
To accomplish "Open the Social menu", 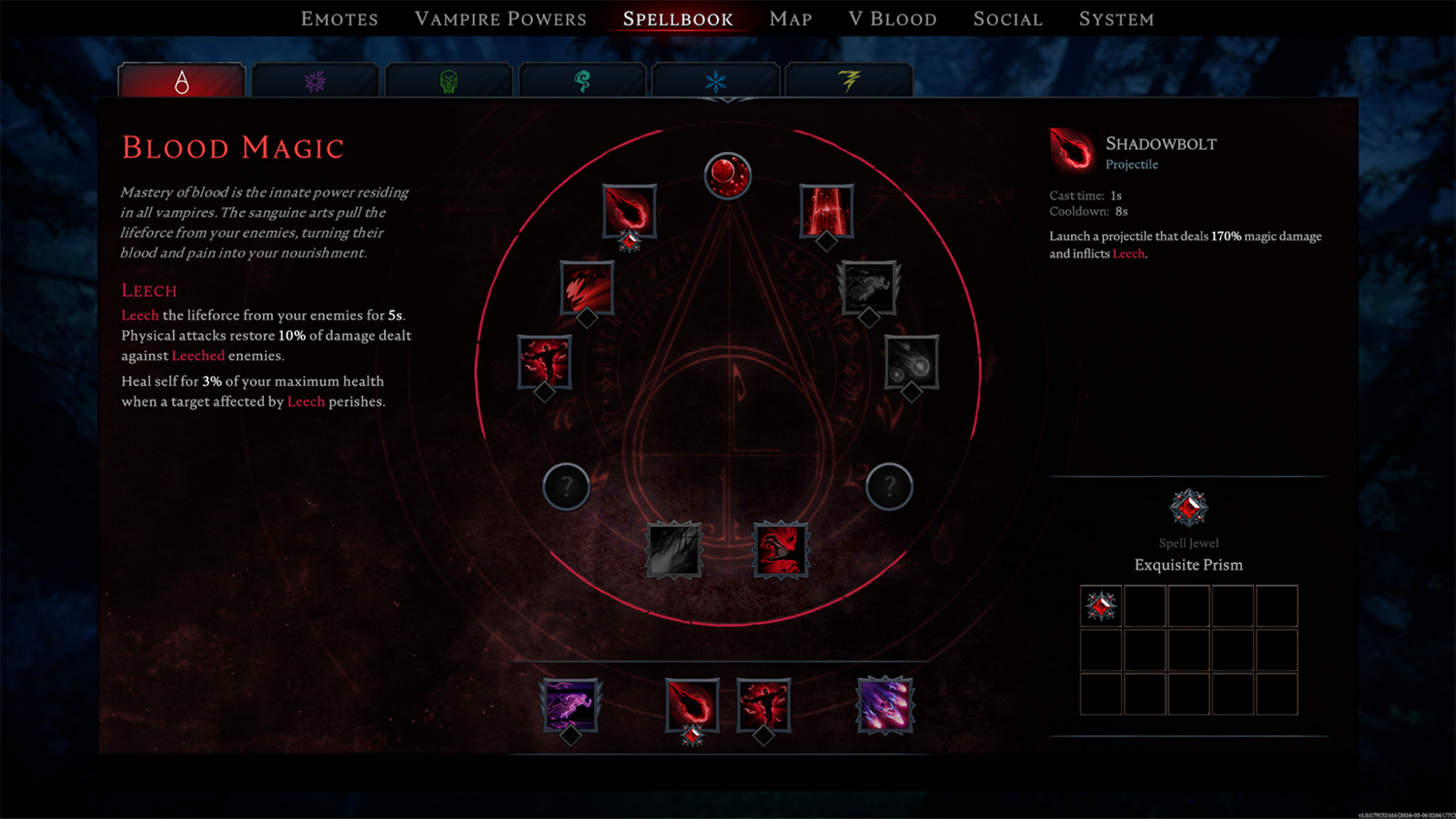I will pos(1007,19).
